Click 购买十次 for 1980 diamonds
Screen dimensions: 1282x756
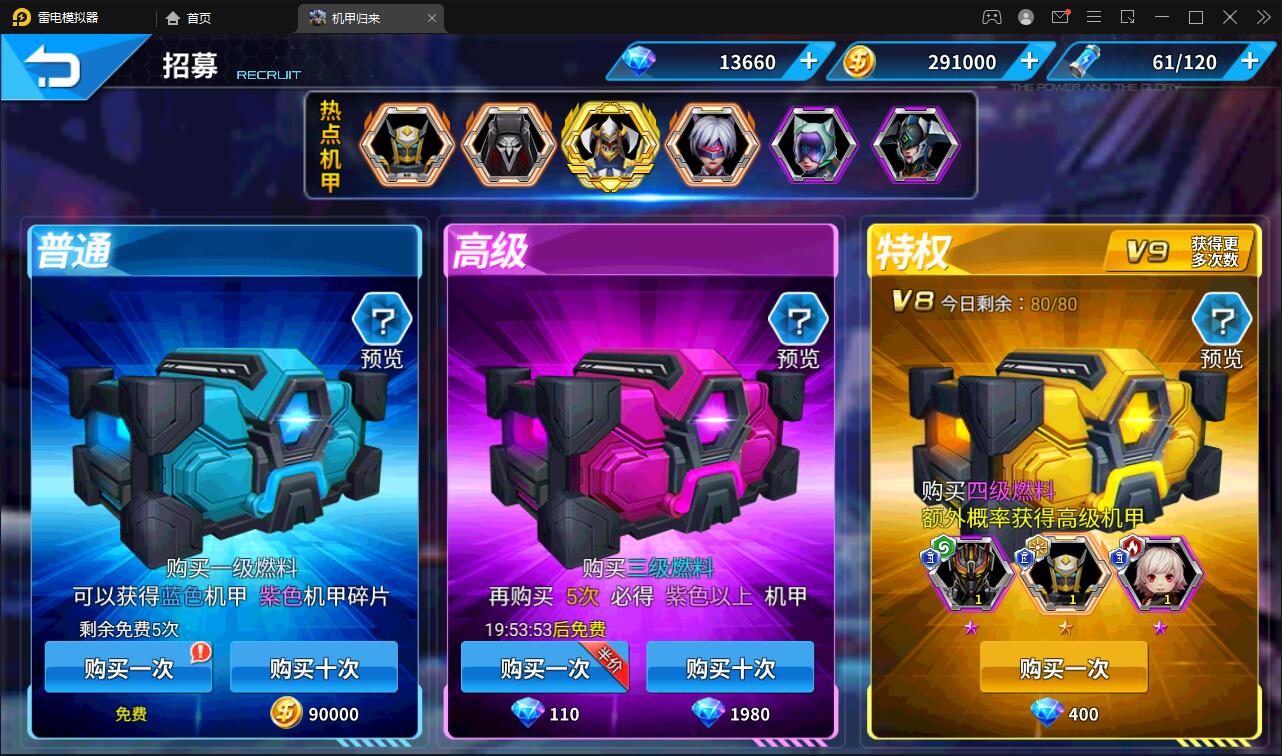[x=728, y=667]
